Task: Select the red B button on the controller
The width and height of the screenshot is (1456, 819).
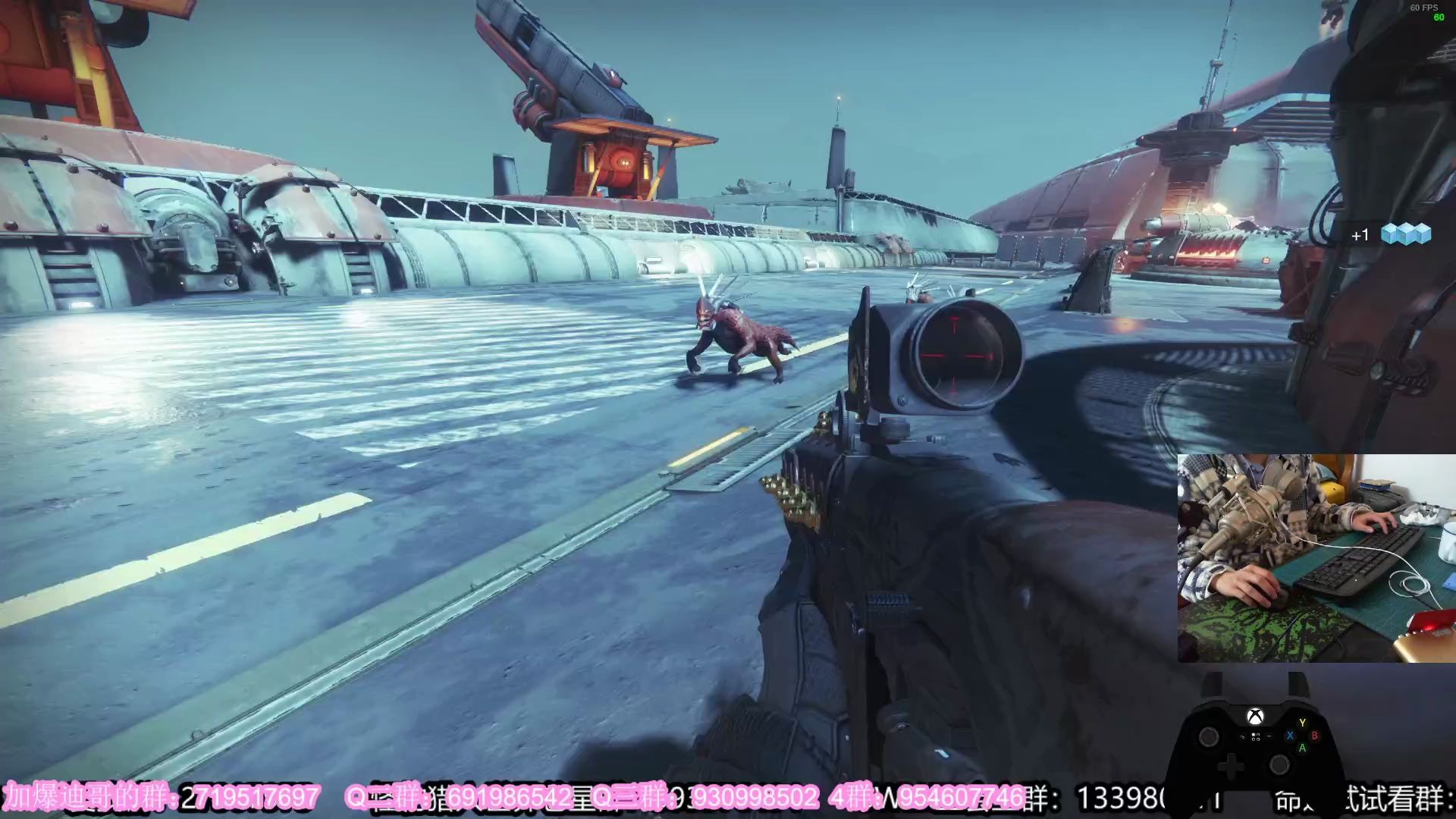Action: (1315, 736)
